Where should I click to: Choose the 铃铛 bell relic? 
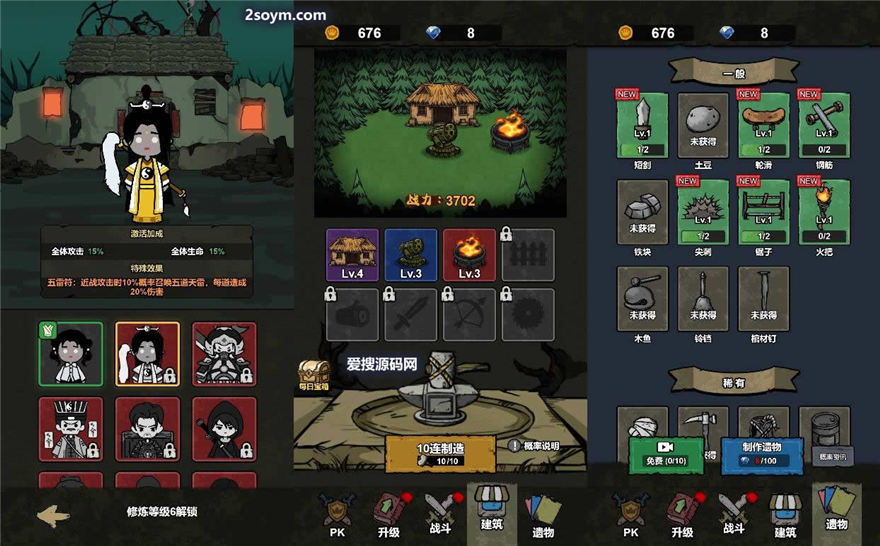(703, 298)
